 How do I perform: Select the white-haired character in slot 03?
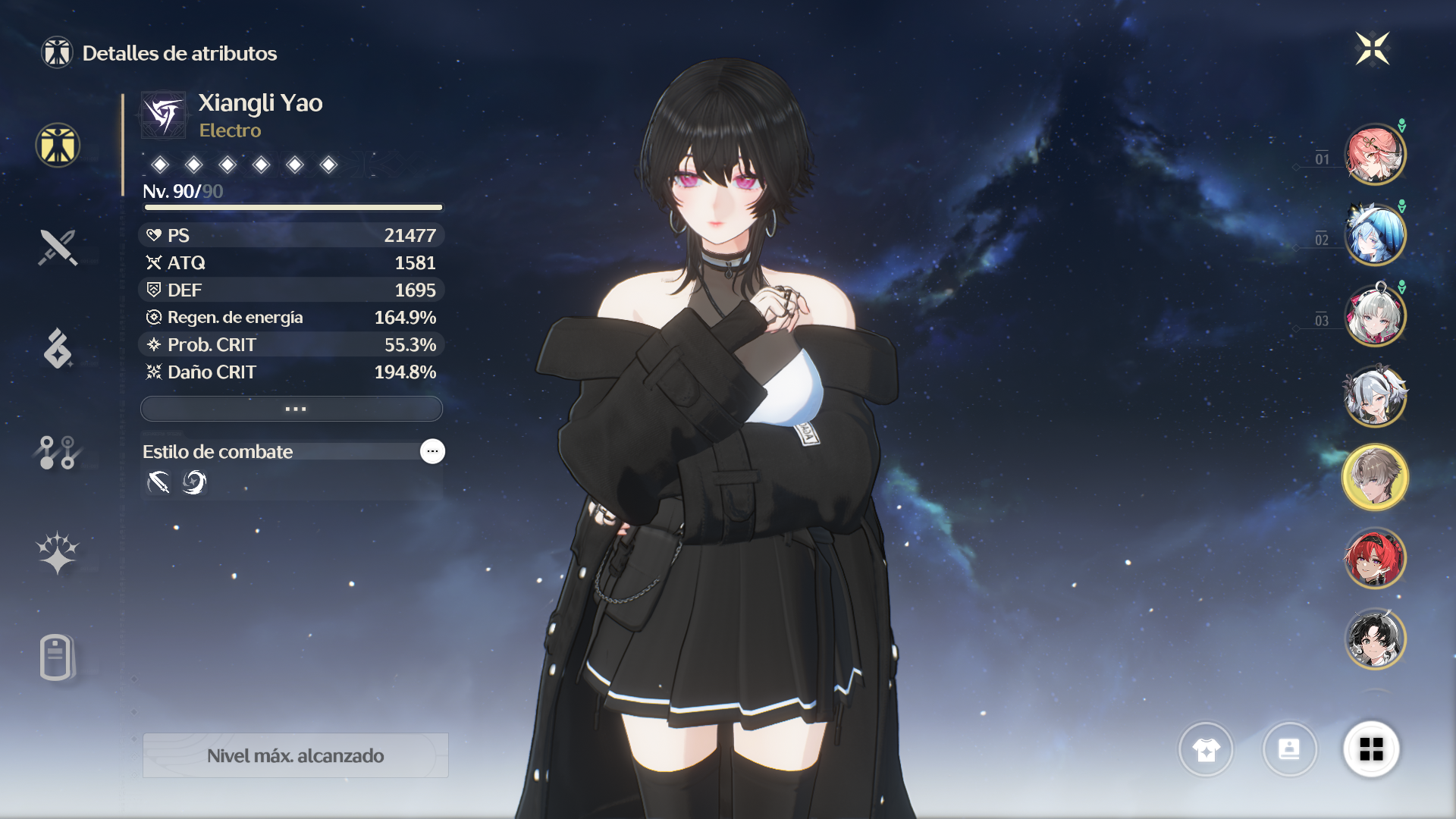click(1374, 315)
